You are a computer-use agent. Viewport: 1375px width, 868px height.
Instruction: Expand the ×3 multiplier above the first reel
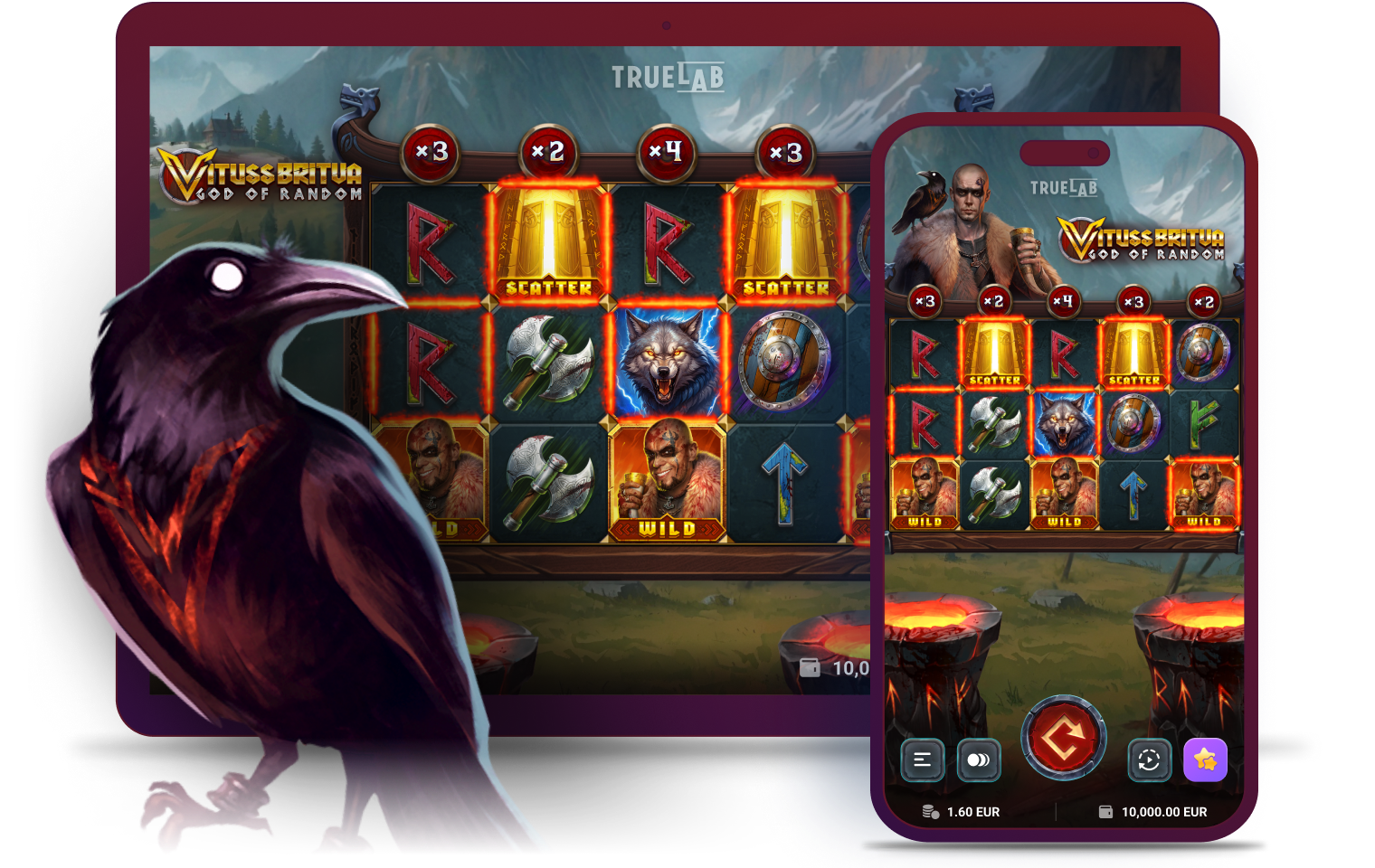[x=431, y=154]
